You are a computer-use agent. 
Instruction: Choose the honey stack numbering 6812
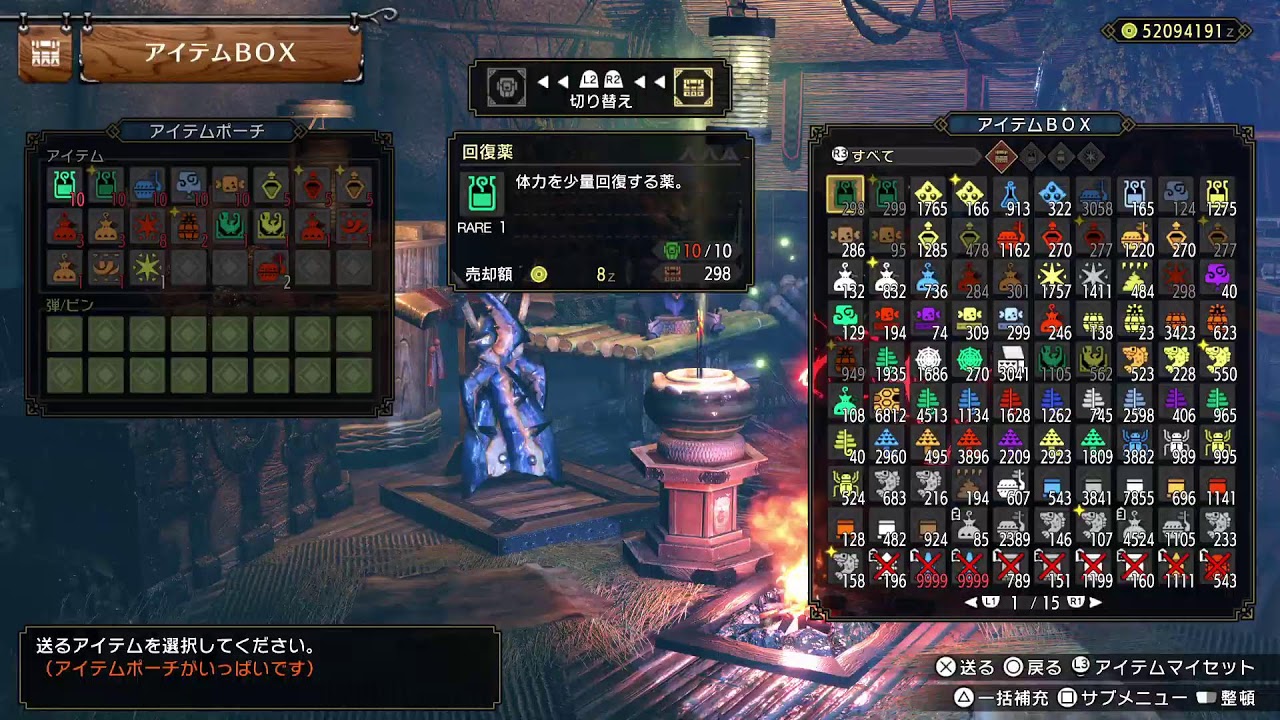click(886, 402)
